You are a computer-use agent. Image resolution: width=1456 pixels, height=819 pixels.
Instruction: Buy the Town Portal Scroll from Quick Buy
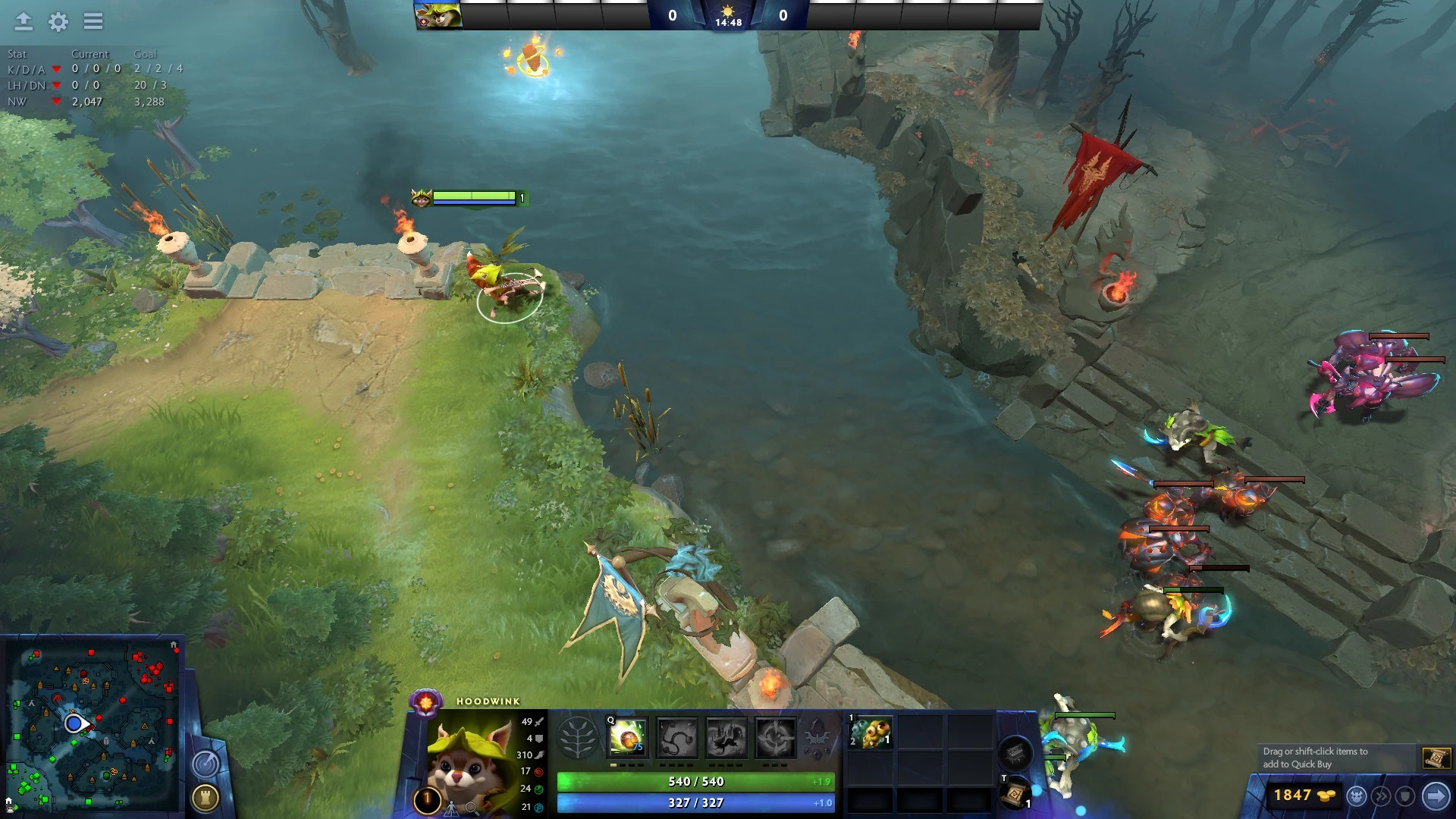pos(1436,758)
